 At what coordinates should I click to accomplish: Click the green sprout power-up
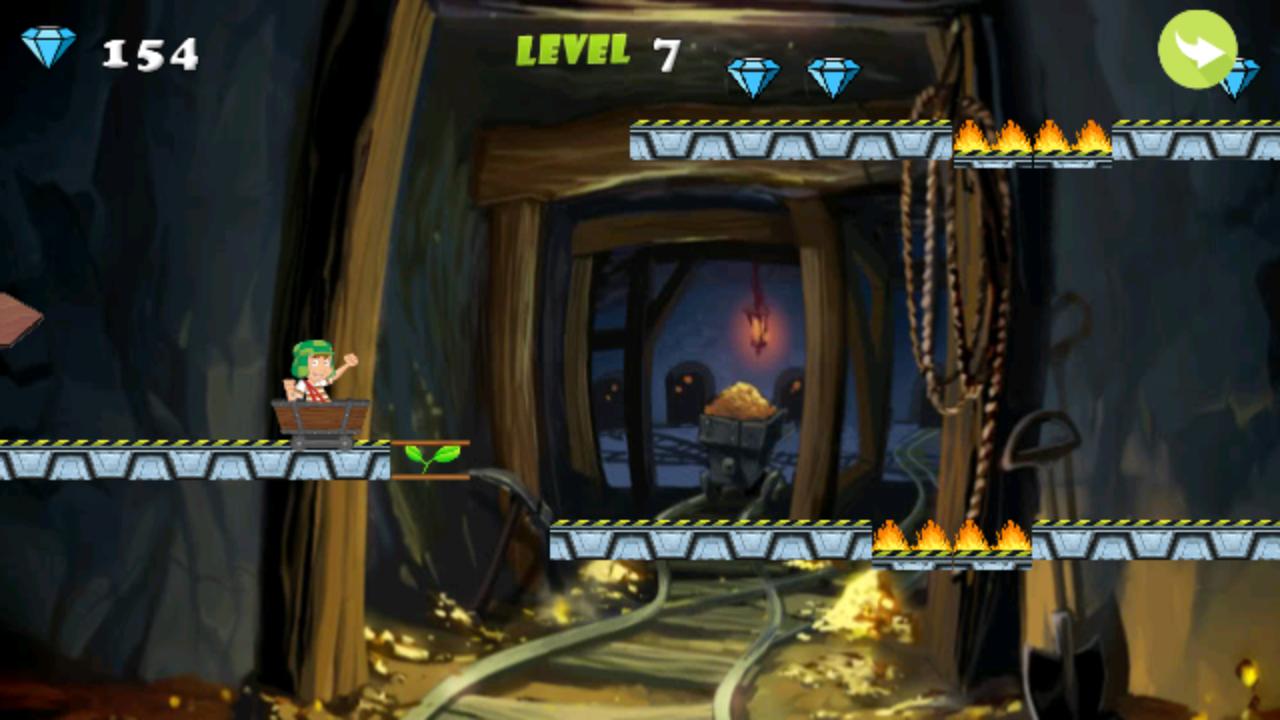pyautogui.click(x=432, y=459)
